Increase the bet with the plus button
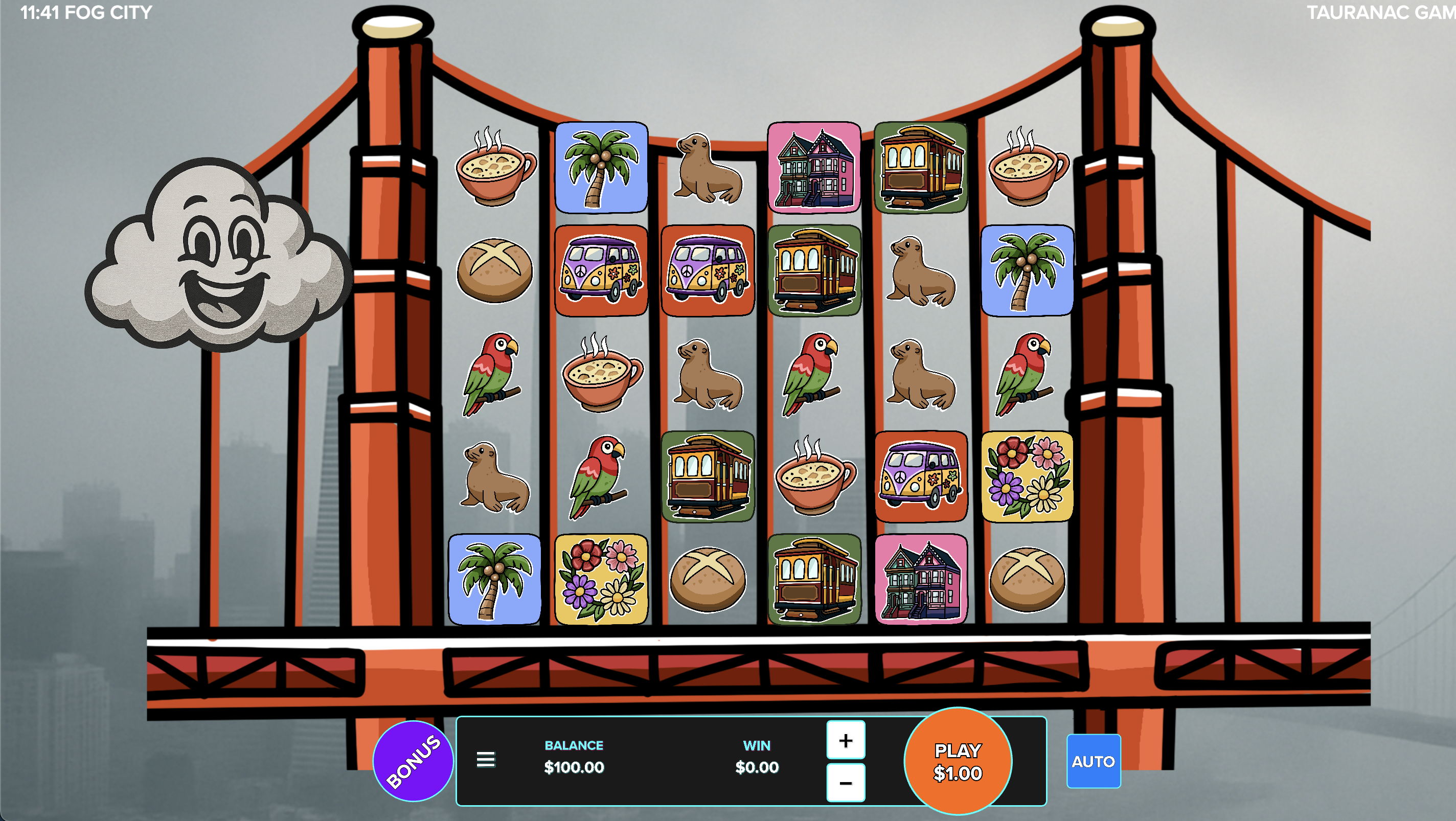Image resolution: width=1456 pixels, height=821 pixels. coord(845,740)
